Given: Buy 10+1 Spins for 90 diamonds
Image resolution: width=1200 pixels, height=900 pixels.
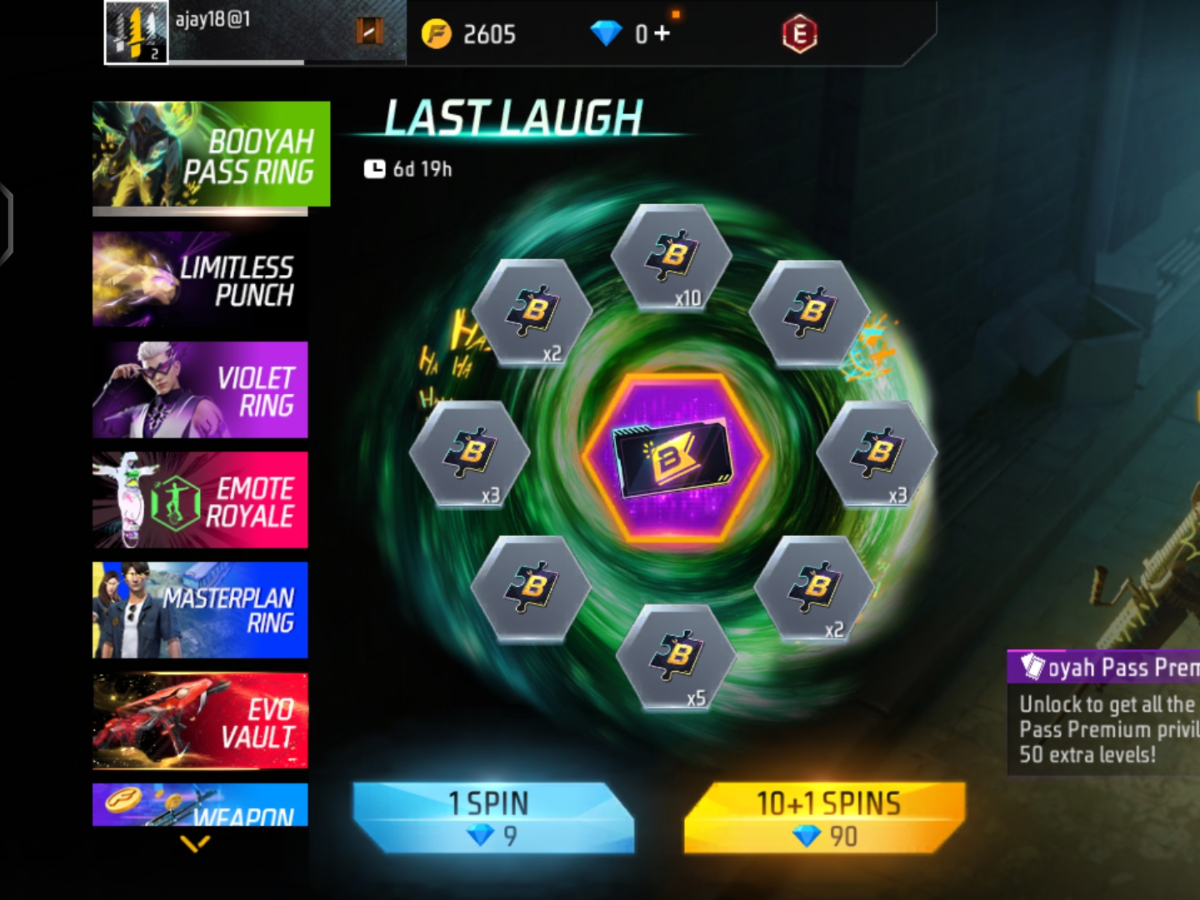Looking at the screenshot, I should [825, 818].
